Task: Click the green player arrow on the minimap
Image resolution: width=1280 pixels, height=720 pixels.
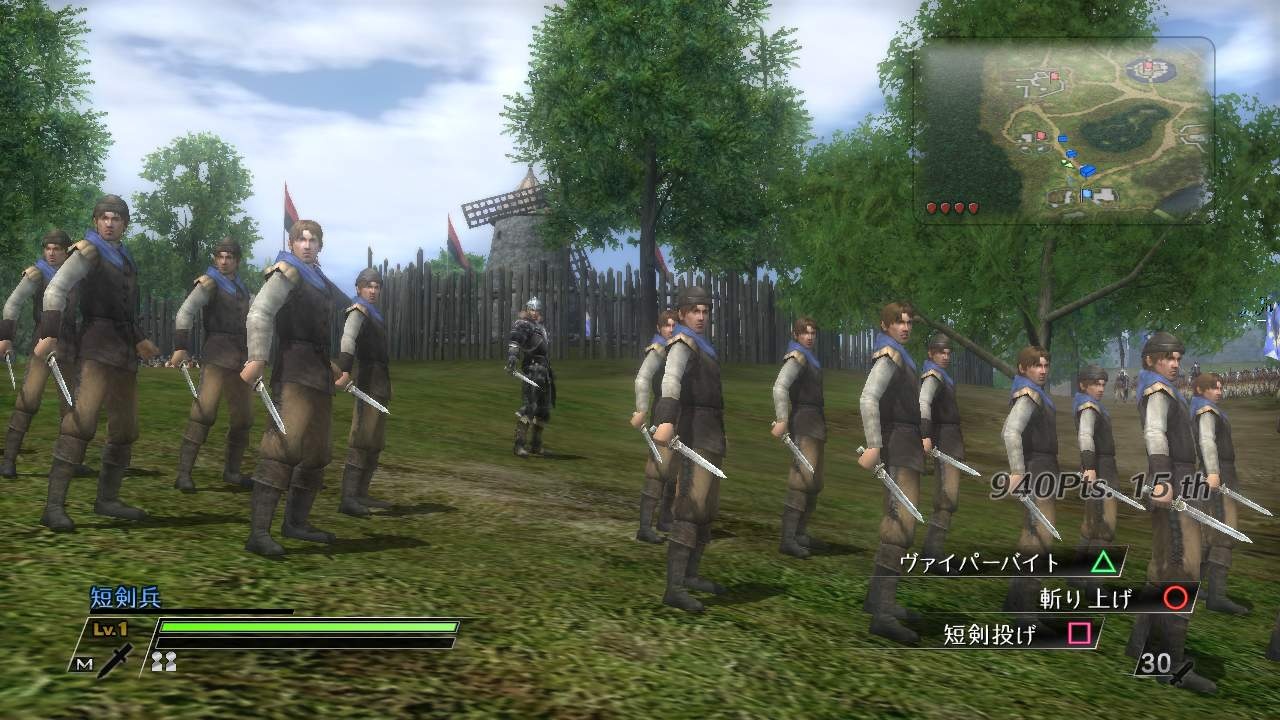Action: (x=1067, y=163)
